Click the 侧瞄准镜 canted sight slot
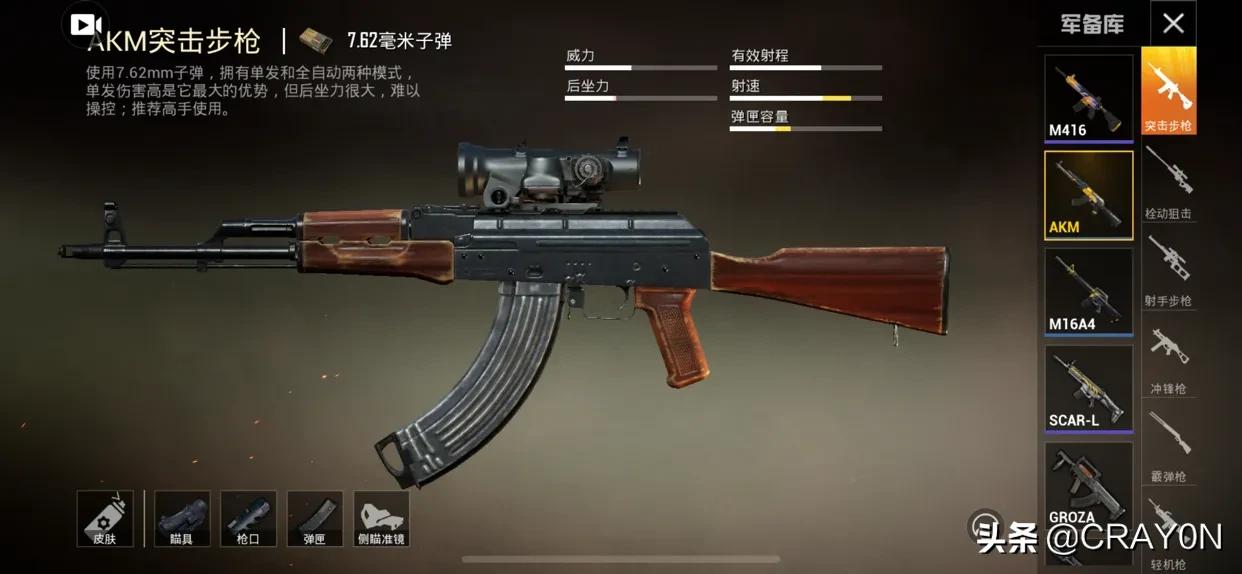The image size is (1242, 574). click(x=381, y=518)
